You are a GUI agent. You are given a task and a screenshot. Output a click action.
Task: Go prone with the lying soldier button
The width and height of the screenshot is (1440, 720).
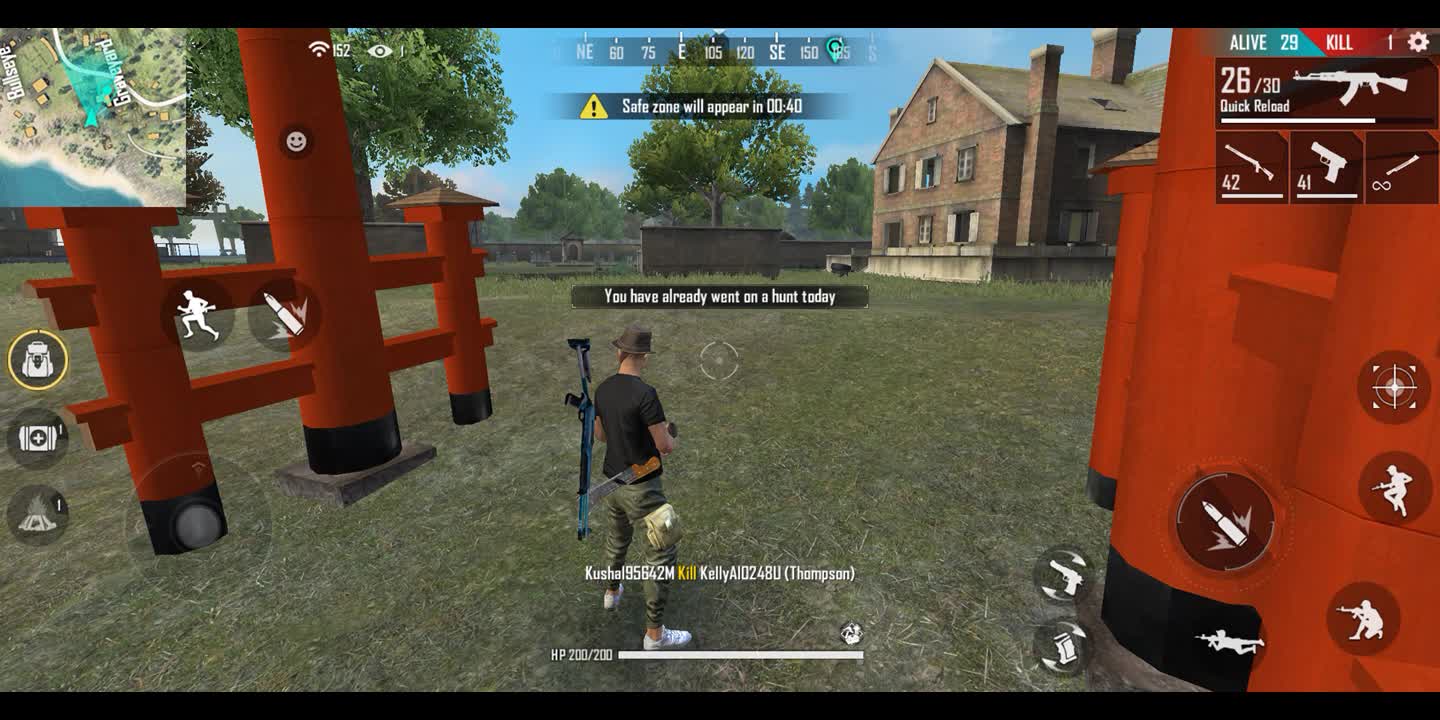1230,641
